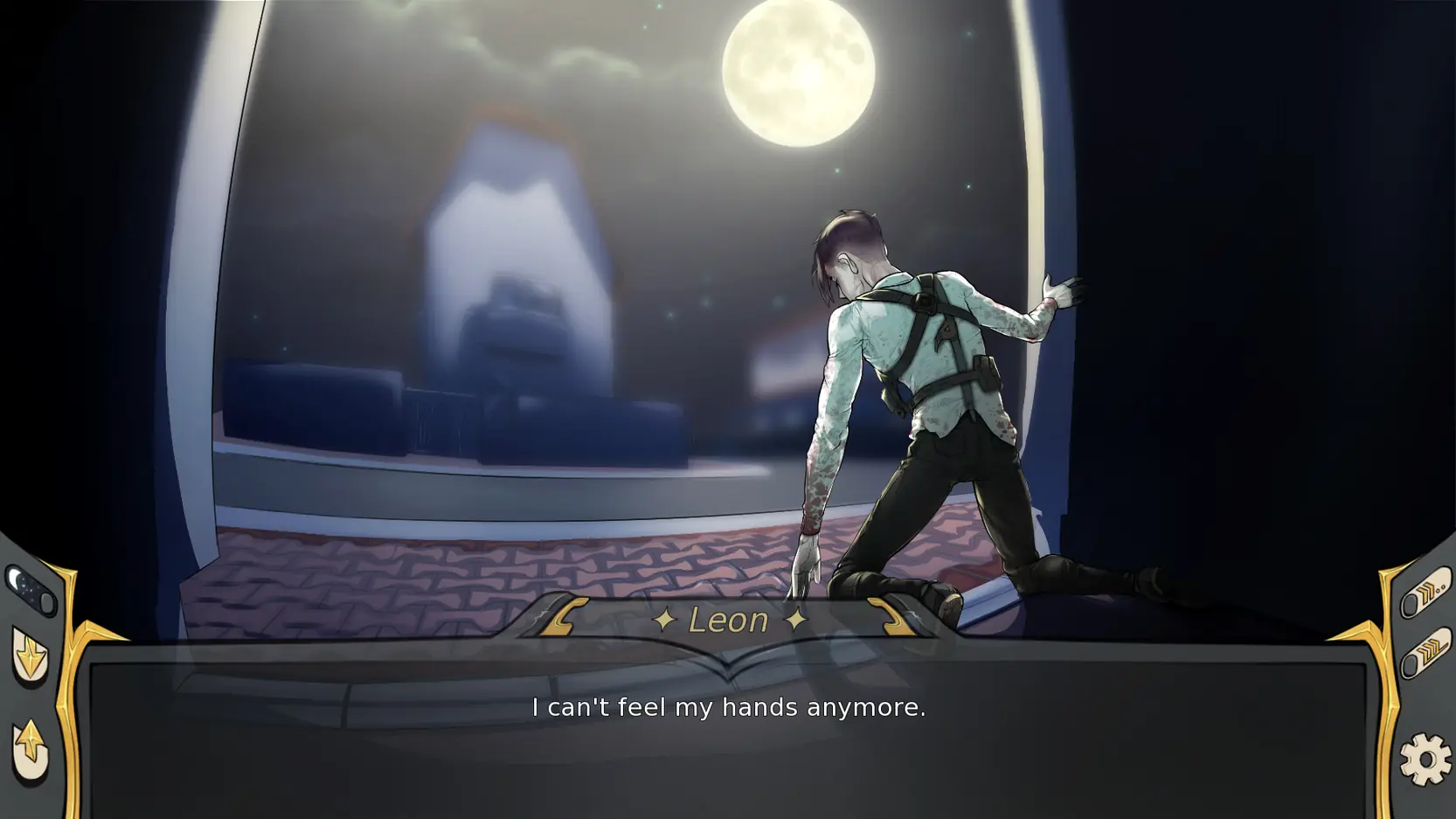The image size is (1456, 819).
Task: Click the upward gold arrow button
Action: [x=30, y=749]
